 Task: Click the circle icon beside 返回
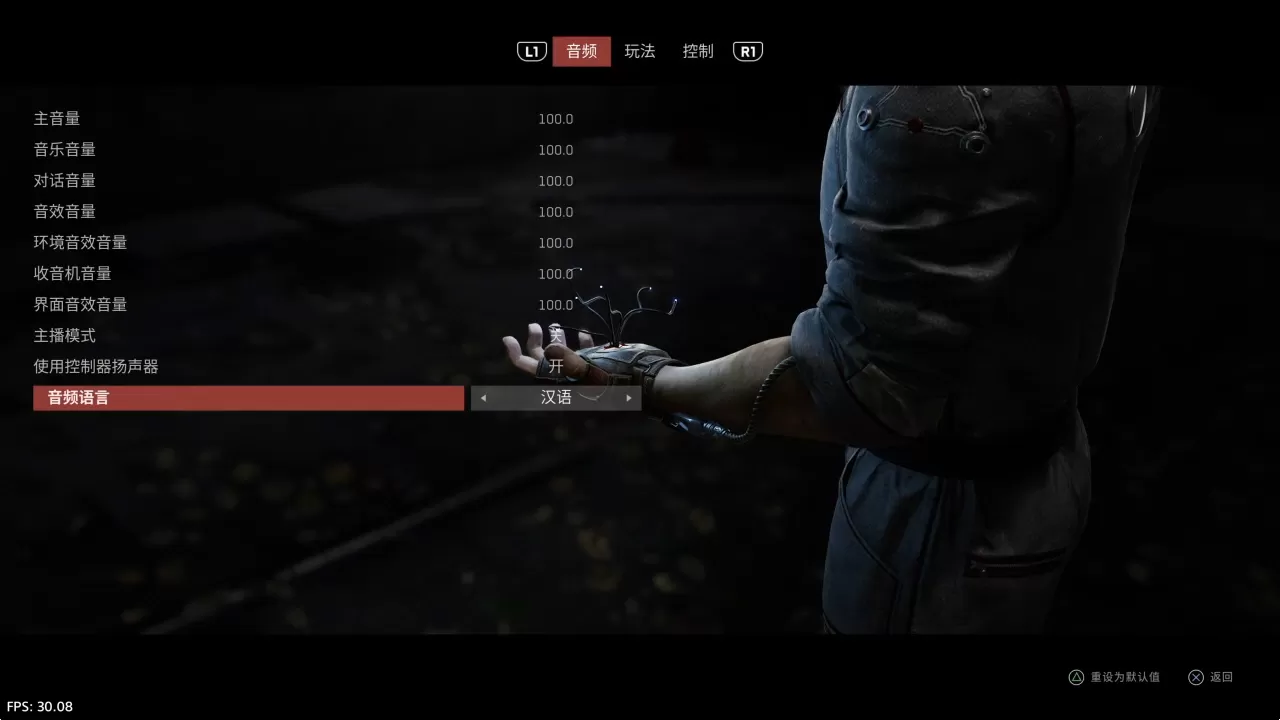pyautogui.click(x=1196, y=677)
